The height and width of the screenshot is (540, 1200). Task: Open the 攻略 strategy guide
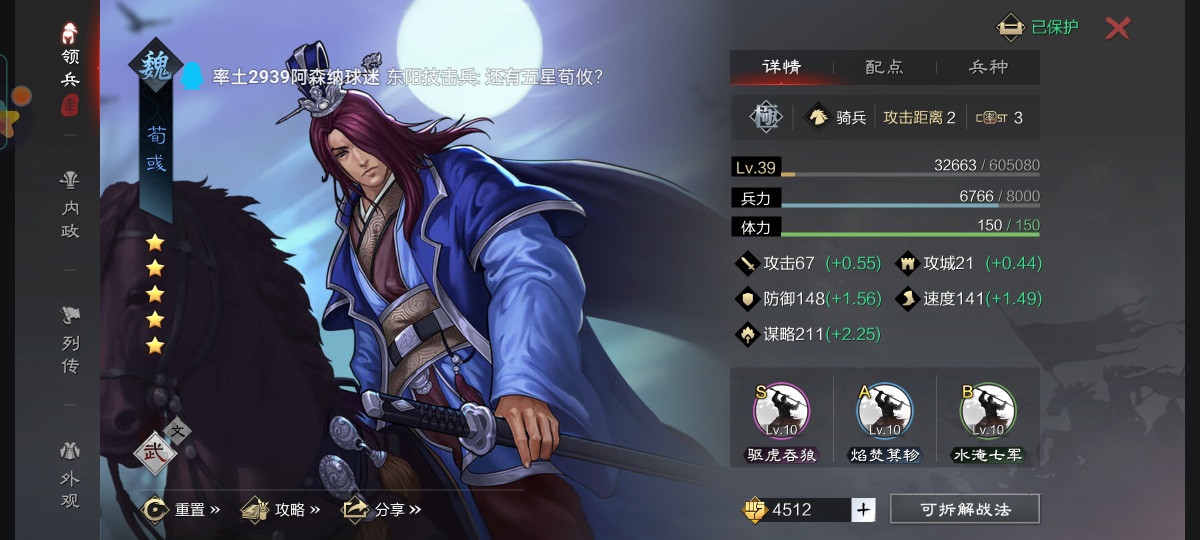pos(281,510)
